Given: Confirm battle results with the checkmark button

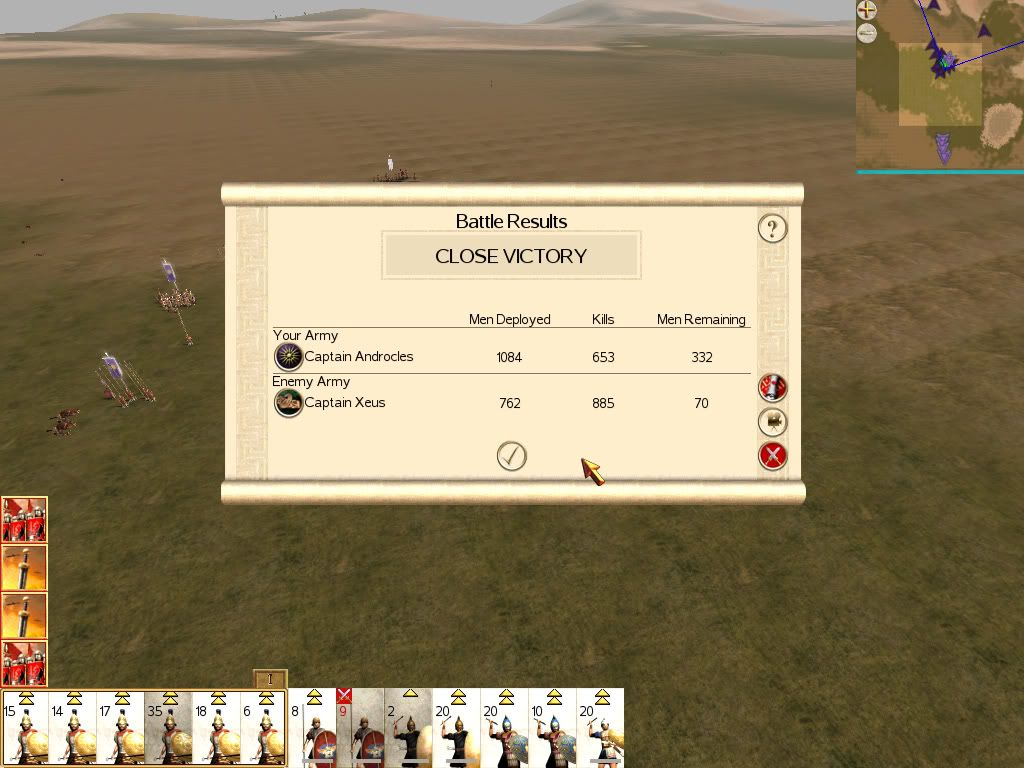Looking at the screenshot, I should pos(511,456).
